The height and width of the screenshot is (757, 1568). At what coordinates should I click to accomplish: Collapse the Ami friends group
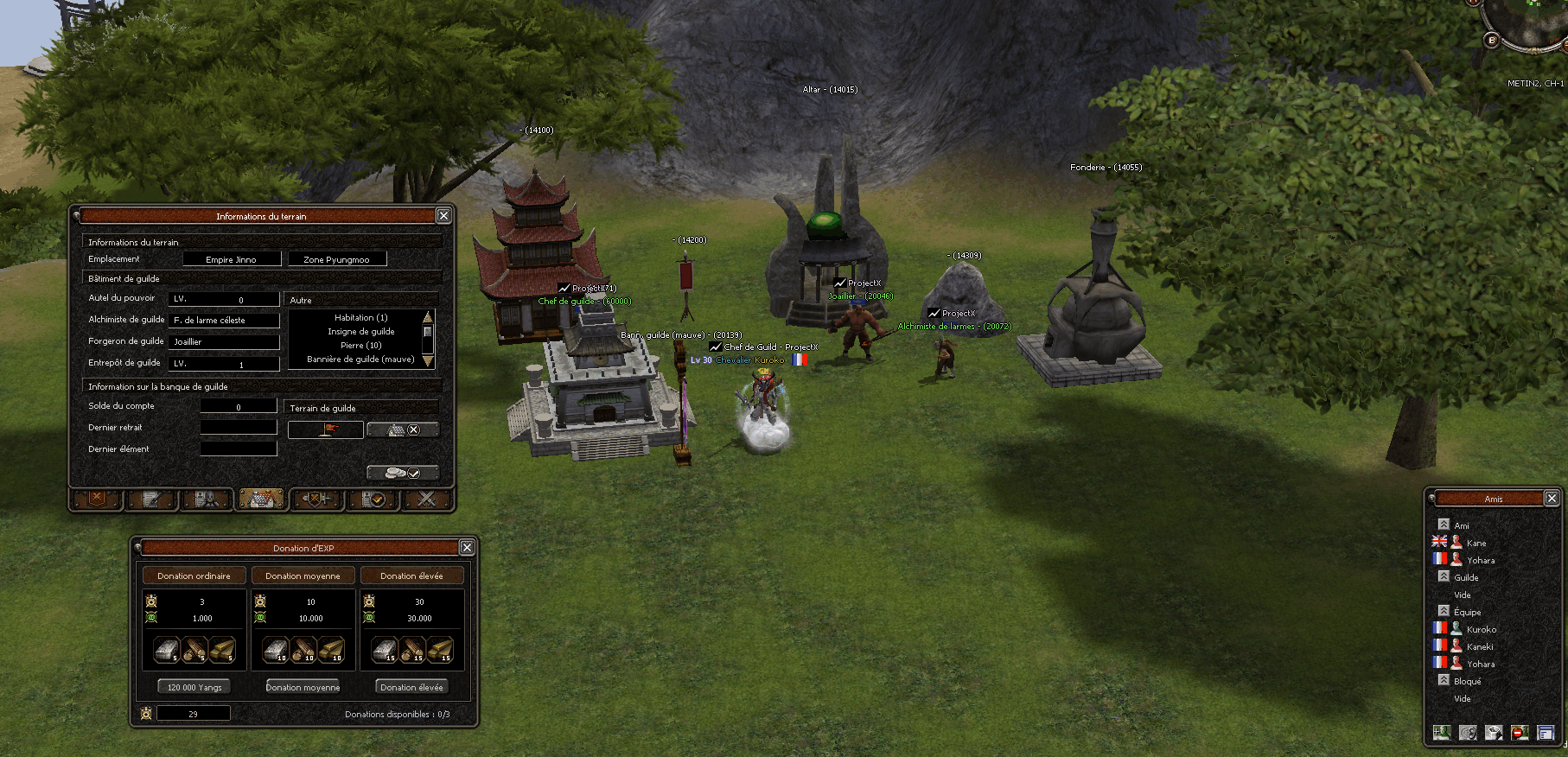point(1444,525)
